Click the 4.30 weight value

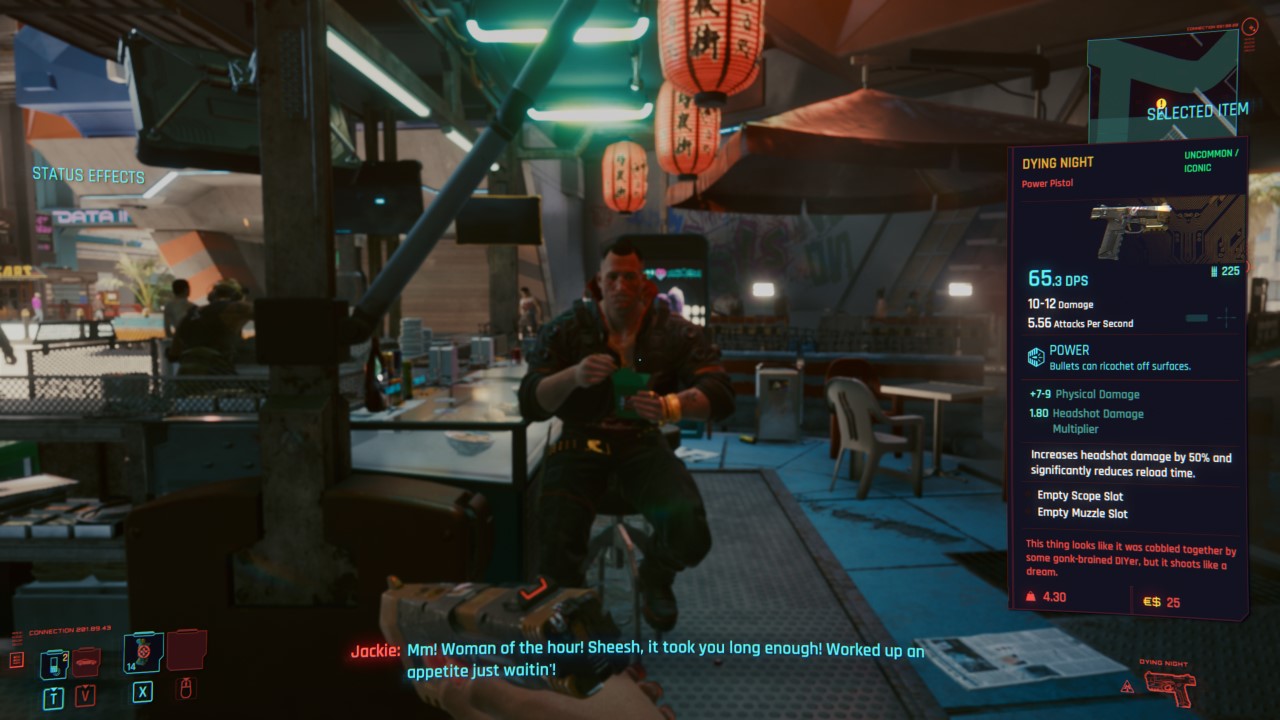[x=1055, y=596]
